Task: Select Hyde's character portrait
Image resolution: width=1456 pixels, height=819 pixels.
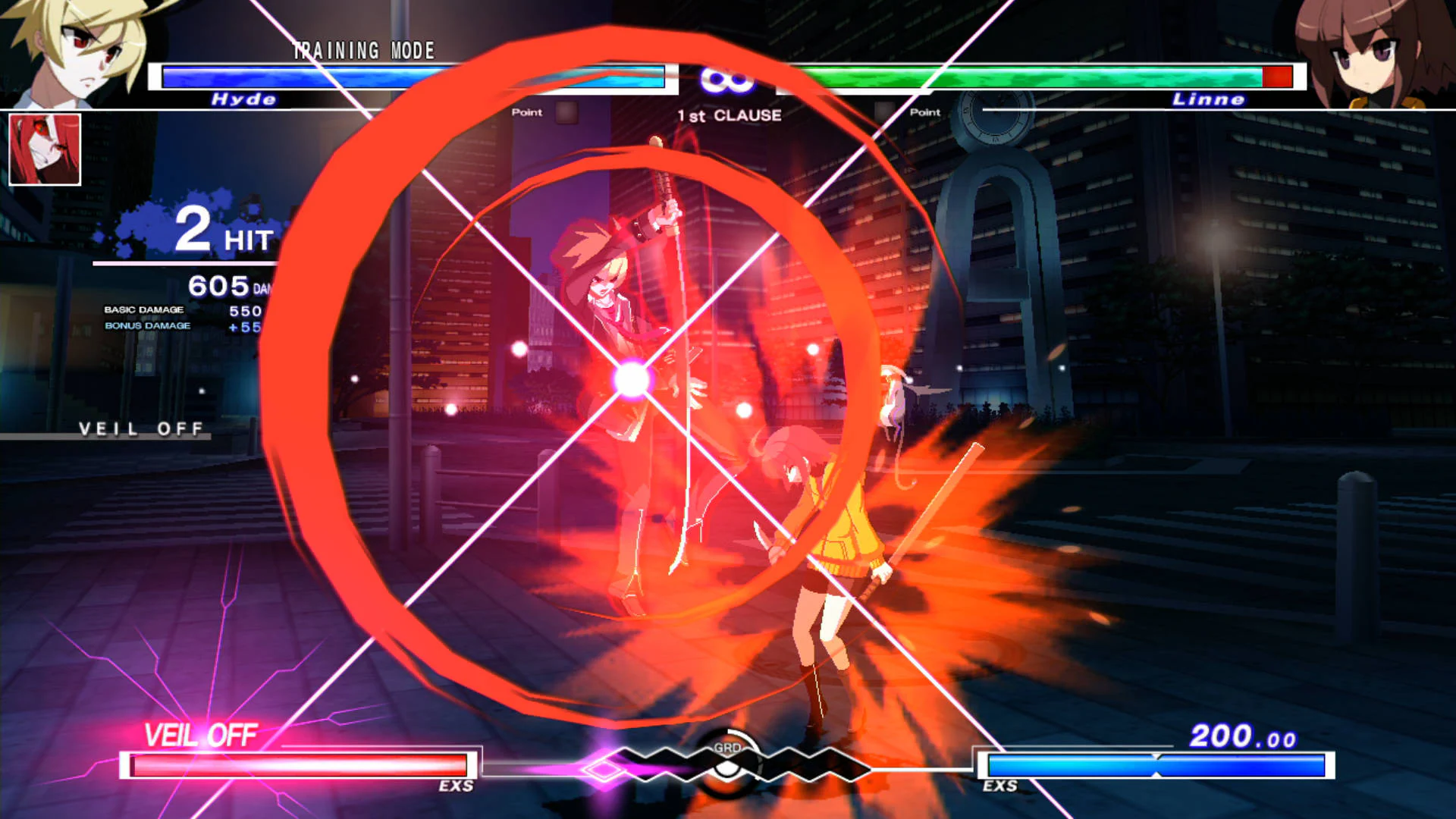Action: (x=72, y=53)
